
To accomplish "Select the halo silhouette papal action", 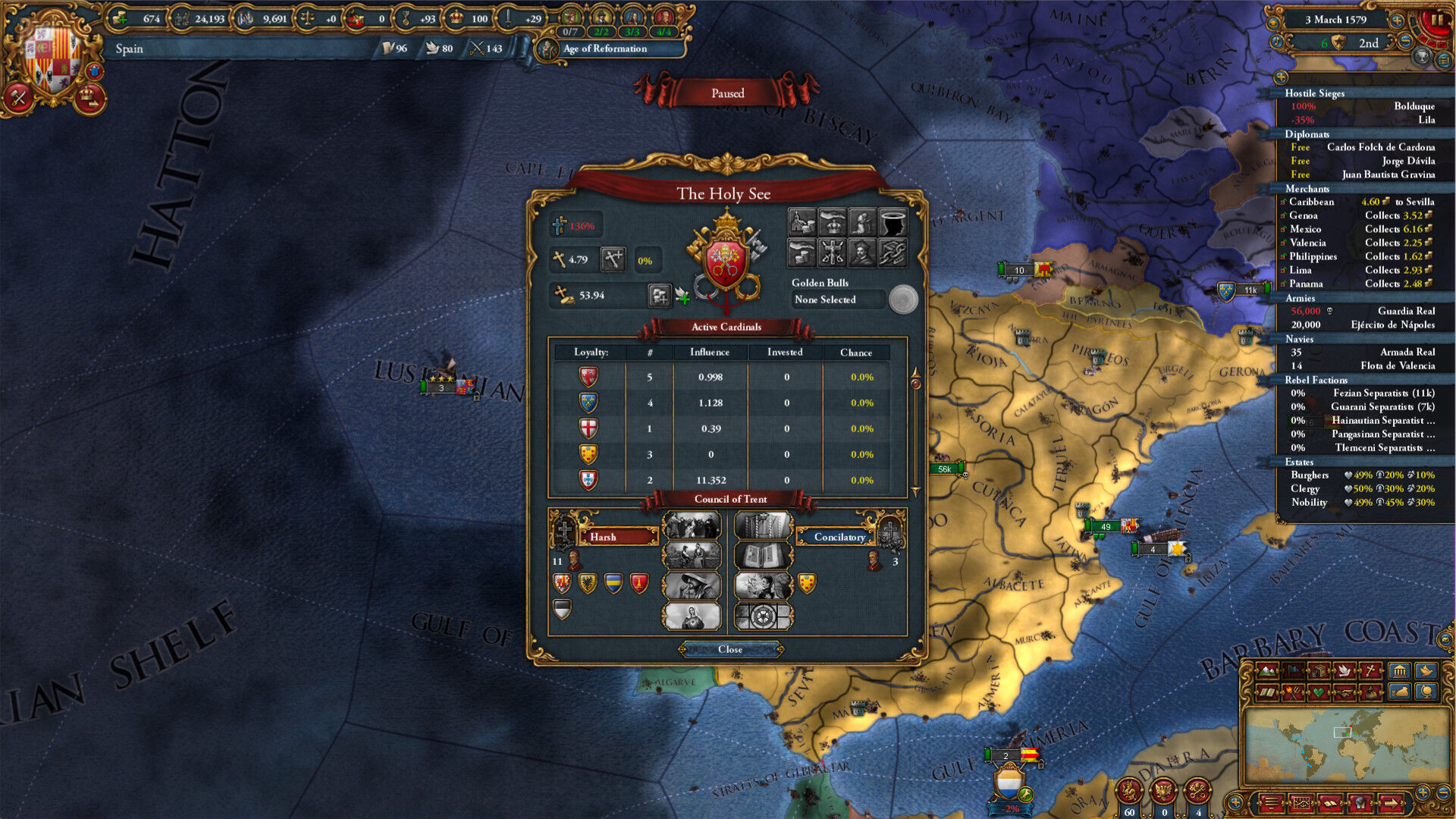I will (893, 223).
